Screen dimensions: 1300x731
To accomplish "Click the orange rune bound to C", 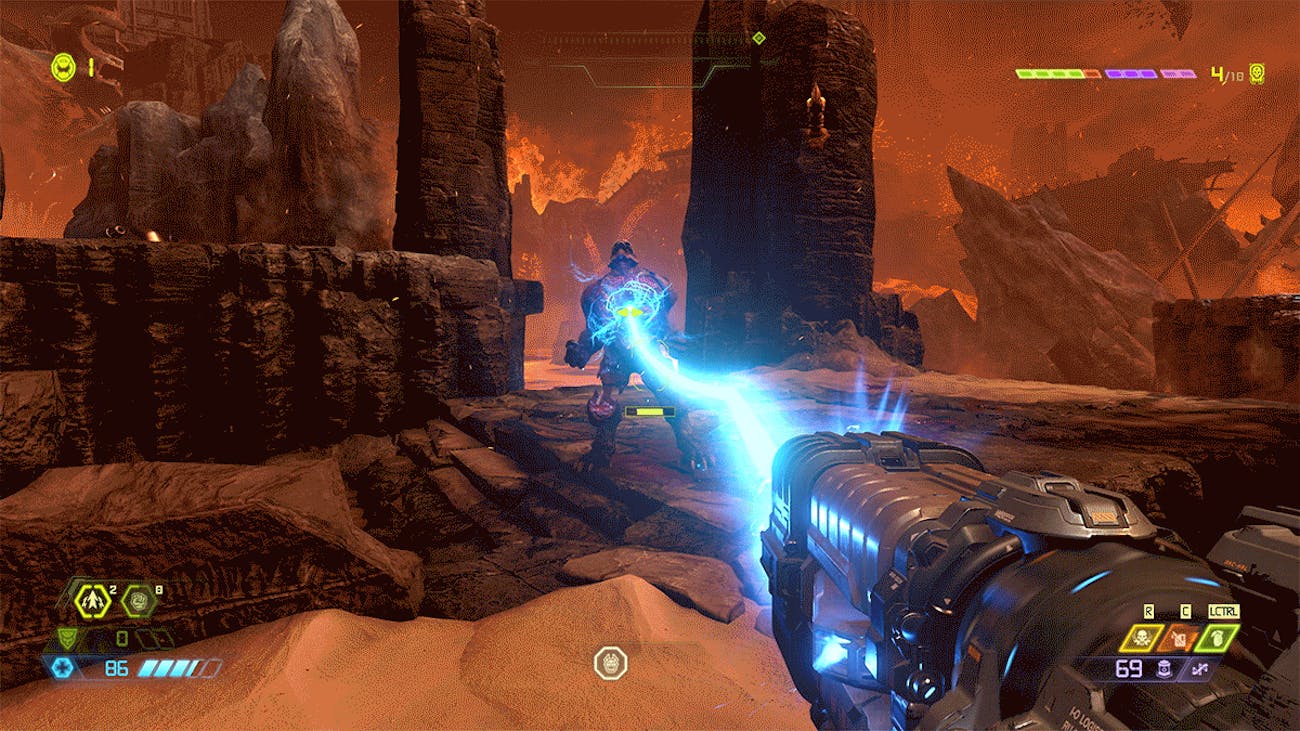I will pos(1180,638).
